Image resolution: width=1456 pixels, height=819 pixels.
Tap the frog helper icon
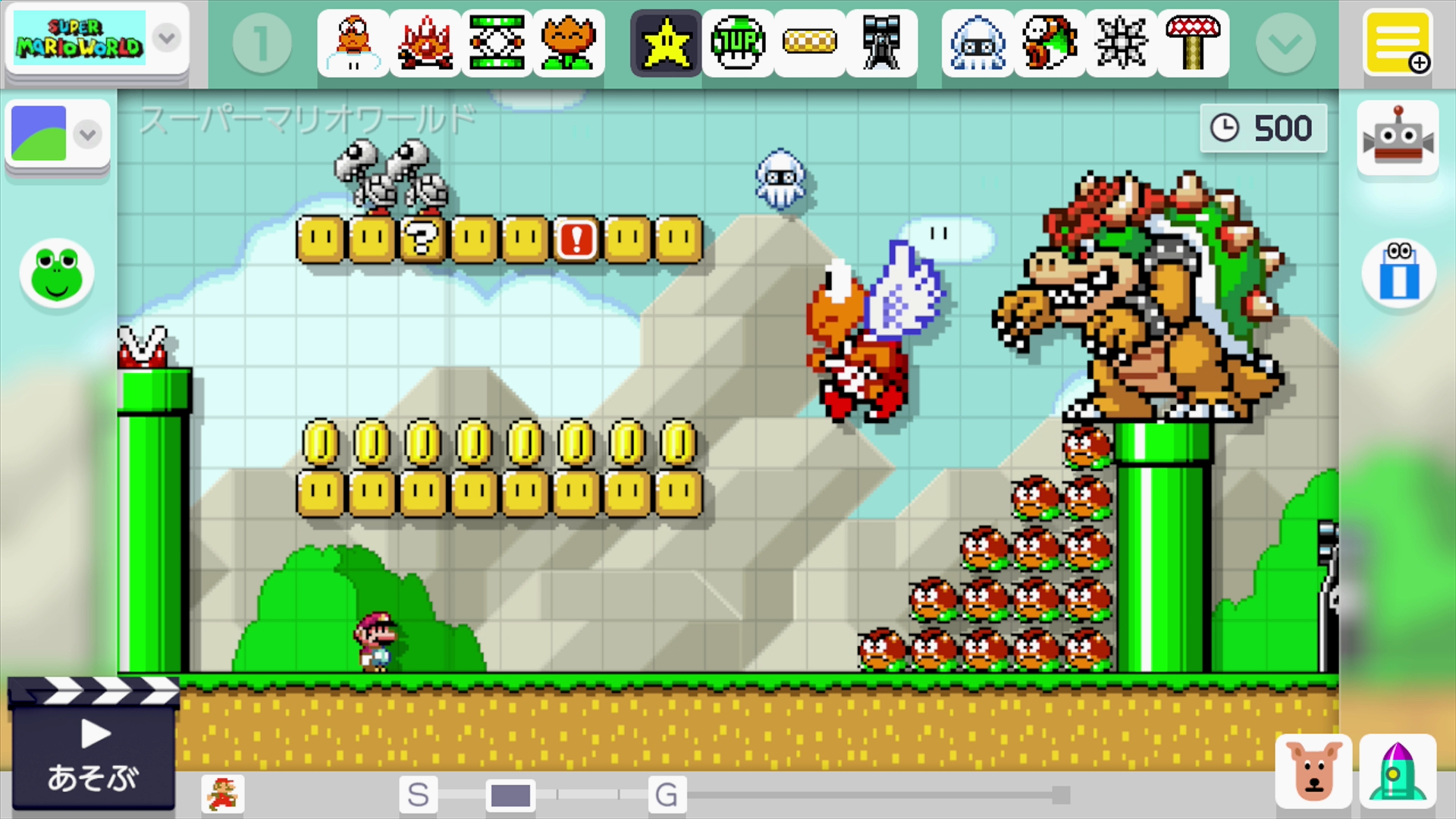click(x=57, y=275)
